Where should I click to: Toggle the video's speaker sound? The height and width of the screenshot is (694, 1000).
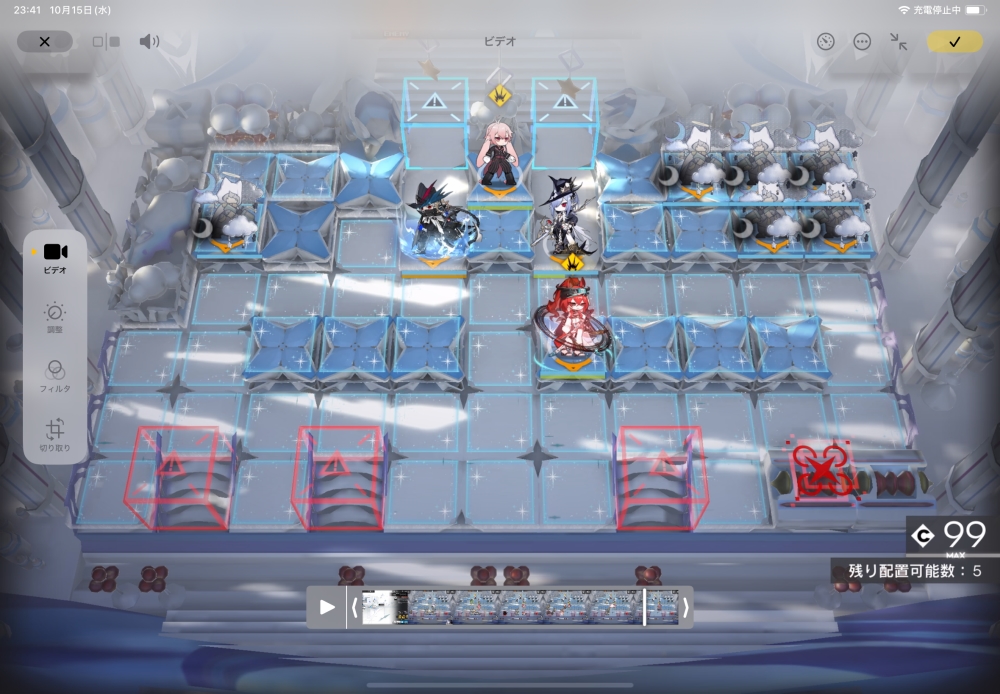[x=149, y=42]
